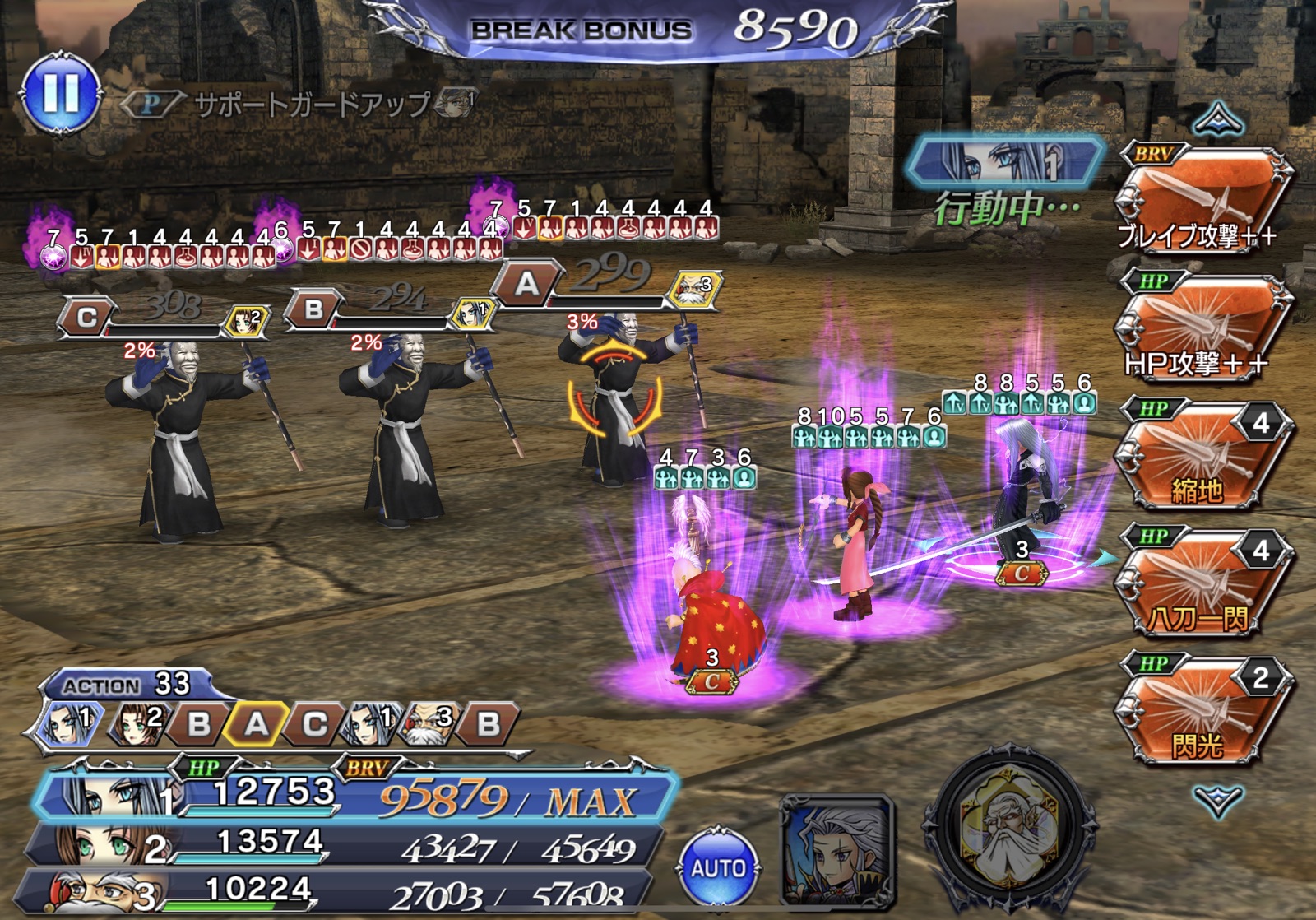1316x920 pixels.
Task: Select Aerith's party status row
Action: coord(345,844)
